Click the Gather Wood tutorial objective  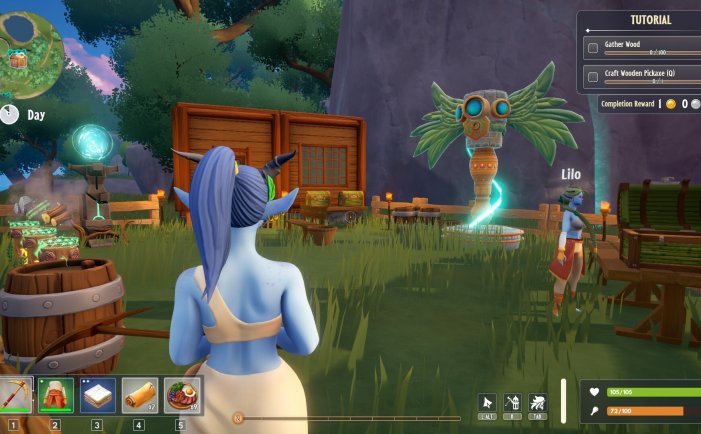[x=638, y=47]
